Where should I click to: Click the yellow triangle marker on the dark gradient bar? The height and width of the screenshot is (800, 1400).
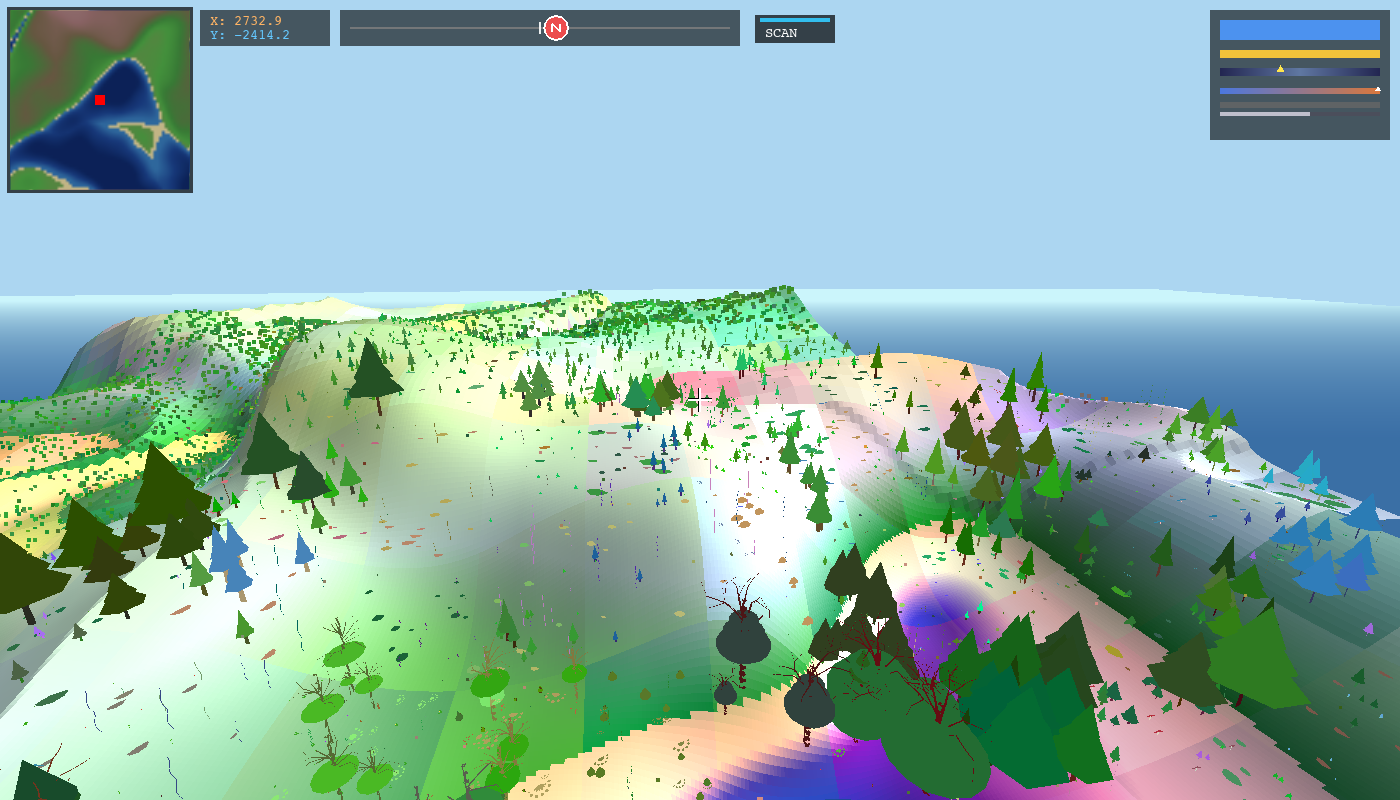tap(1280, 69)
